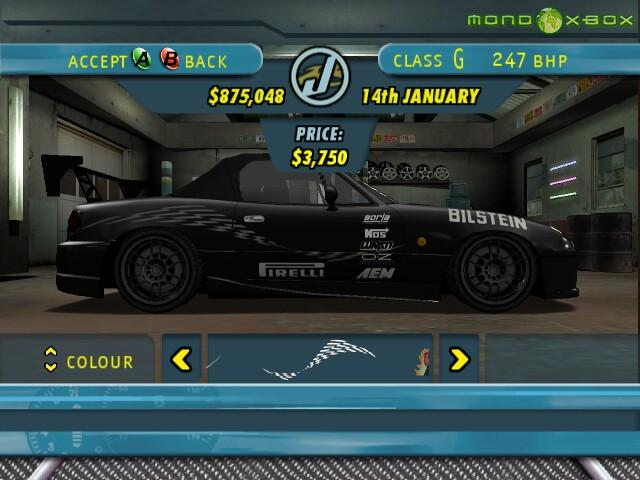The height and width of the screenshot is (480, 640).
Task: Open the Colour option
Action: point(89,360)
